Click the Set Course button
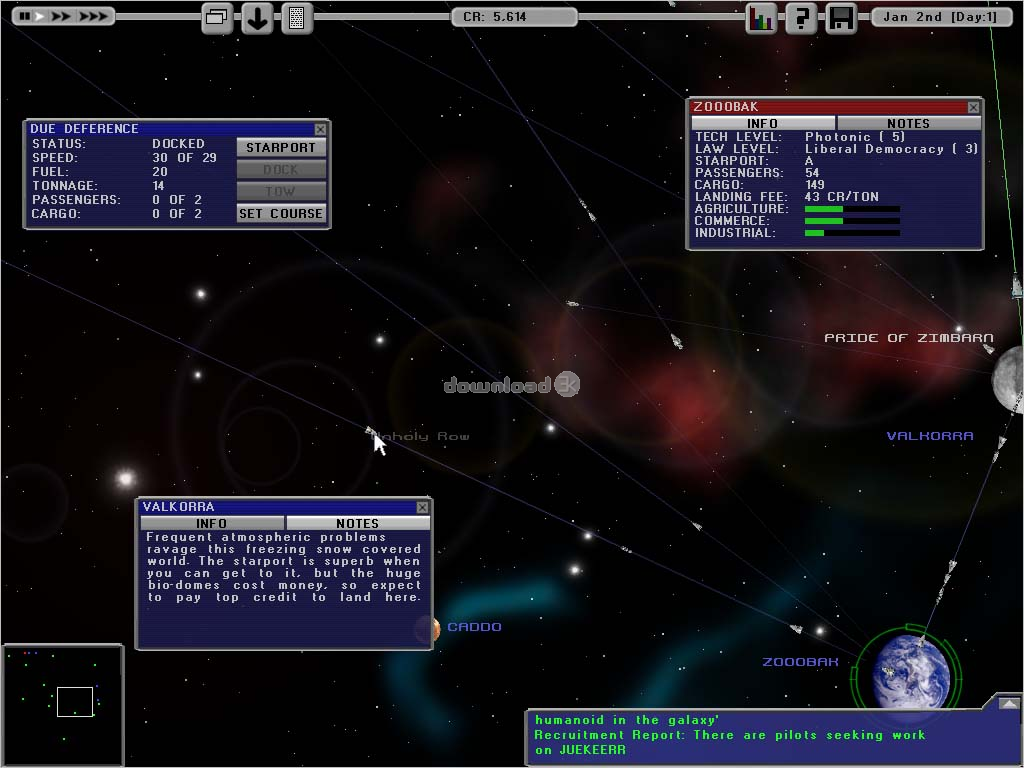Screen dimensions: 1024x768 pos(281,213)
